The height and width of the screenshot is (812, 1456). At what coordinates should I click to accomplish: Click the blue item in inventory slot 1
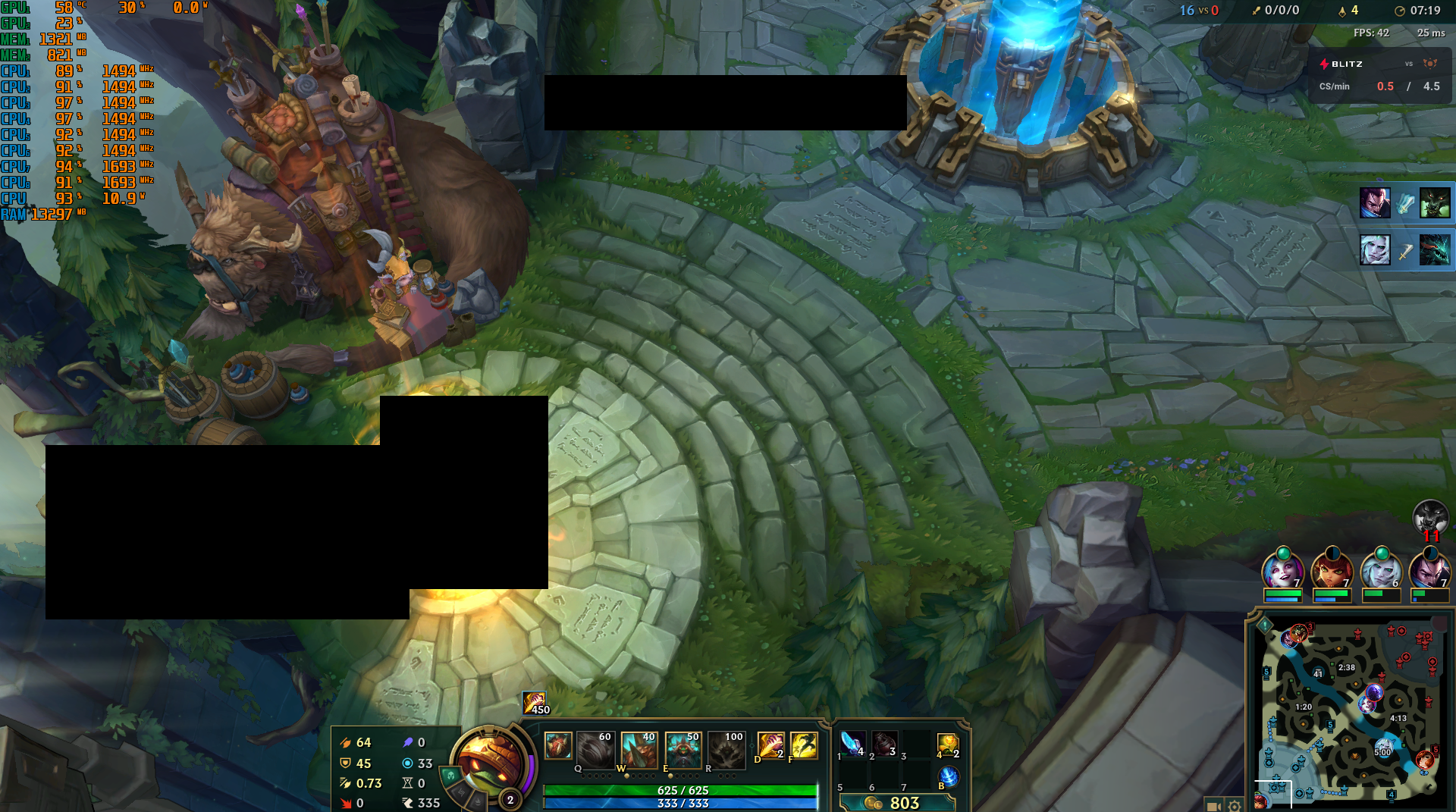coord(854,745)
